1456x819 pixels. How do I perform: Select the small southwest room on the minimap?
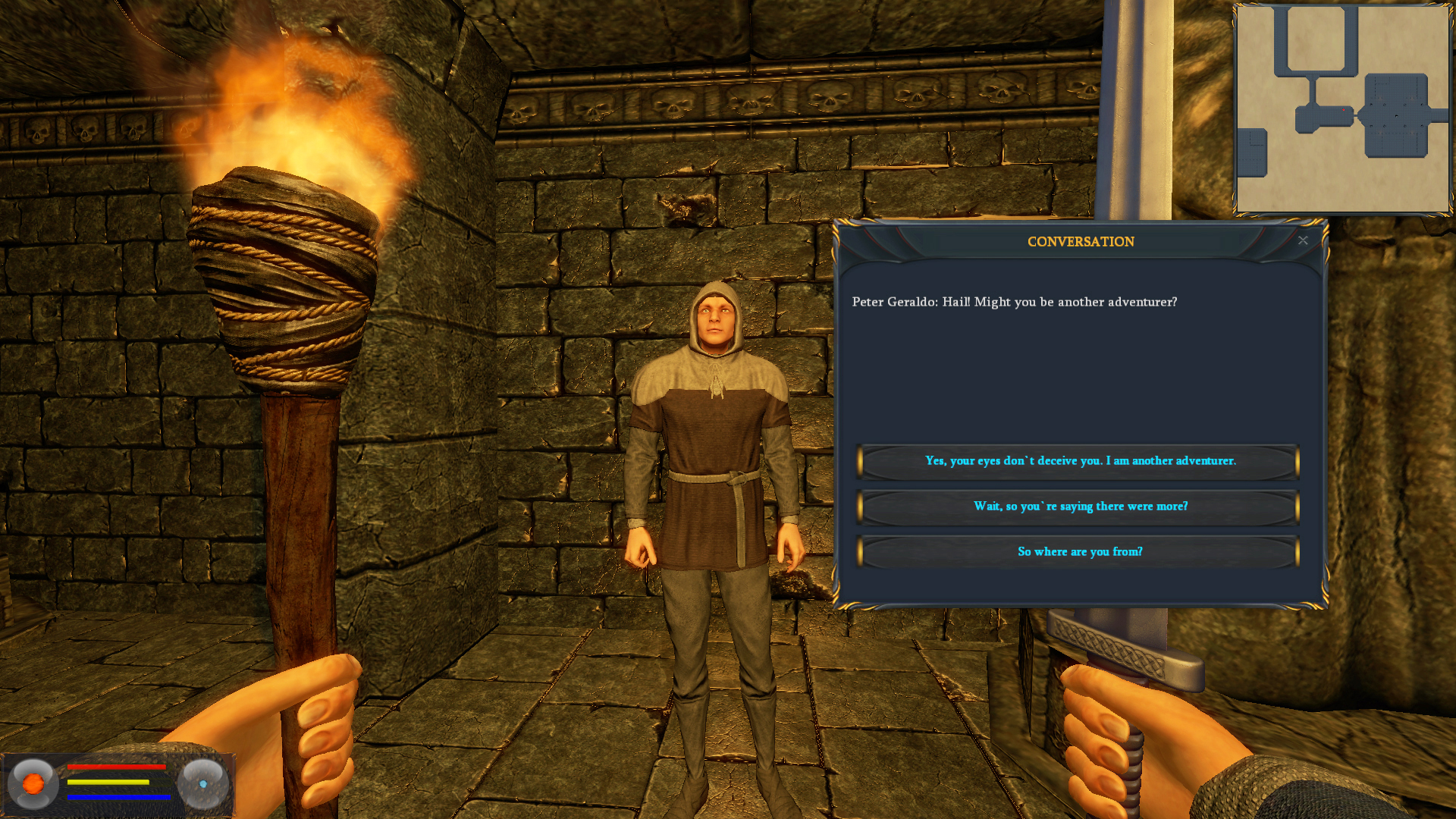1251,153
